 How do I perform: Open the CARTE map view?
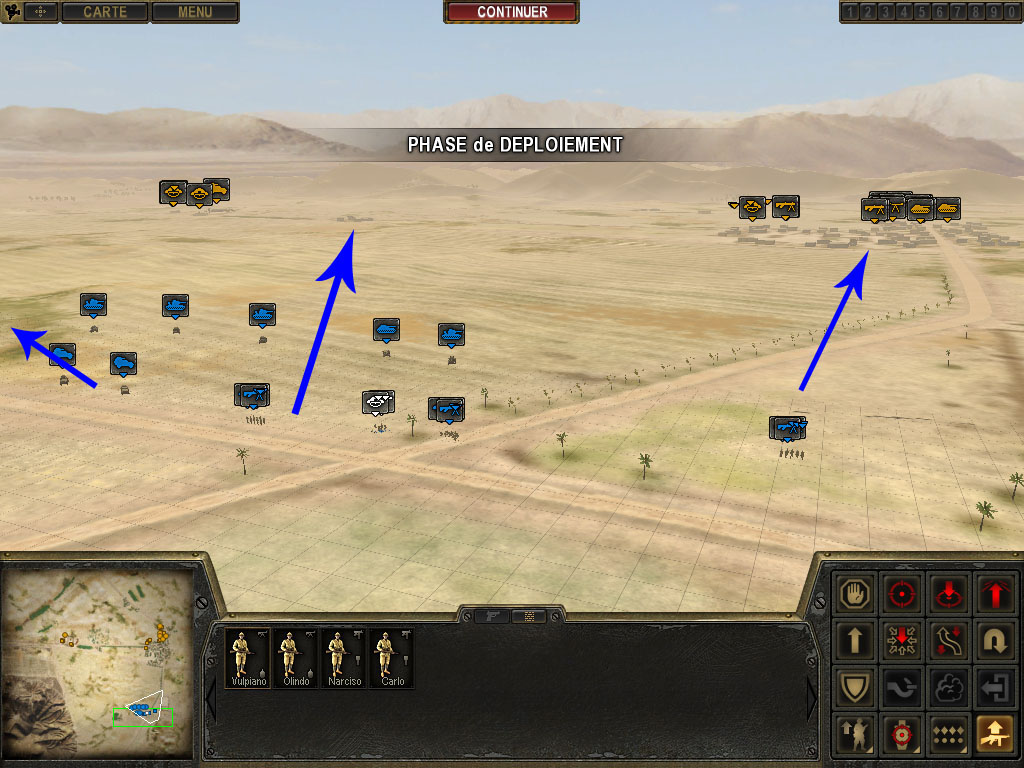click(x=105, y=12)
